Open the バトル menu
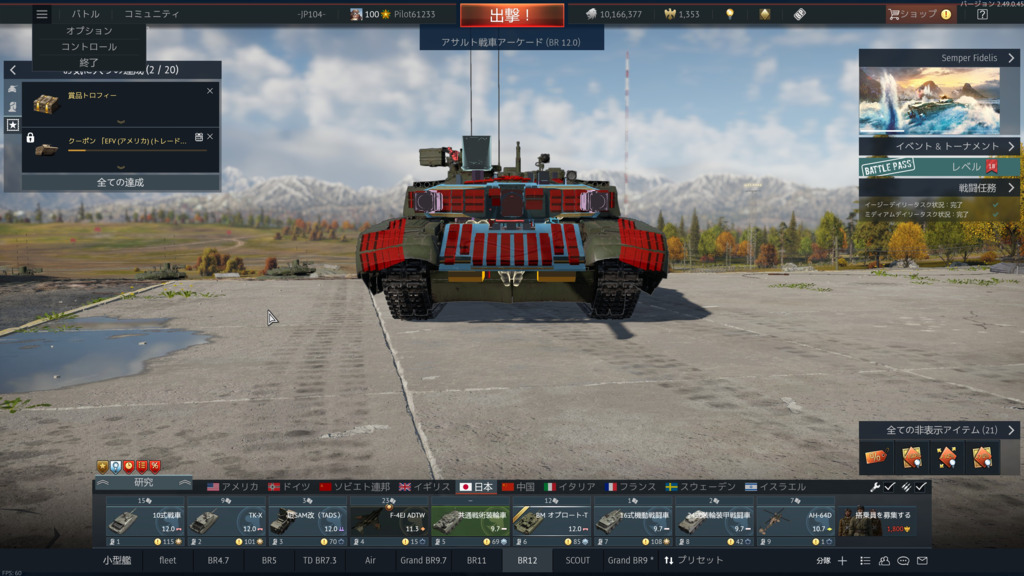 (x=85, y=14)
